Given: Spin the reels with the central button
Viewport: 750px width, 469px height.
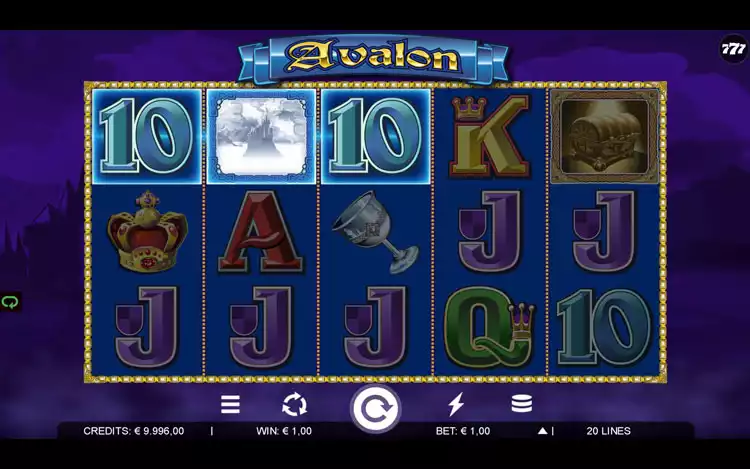Looking at the screenshot, I should pos(375,408).
